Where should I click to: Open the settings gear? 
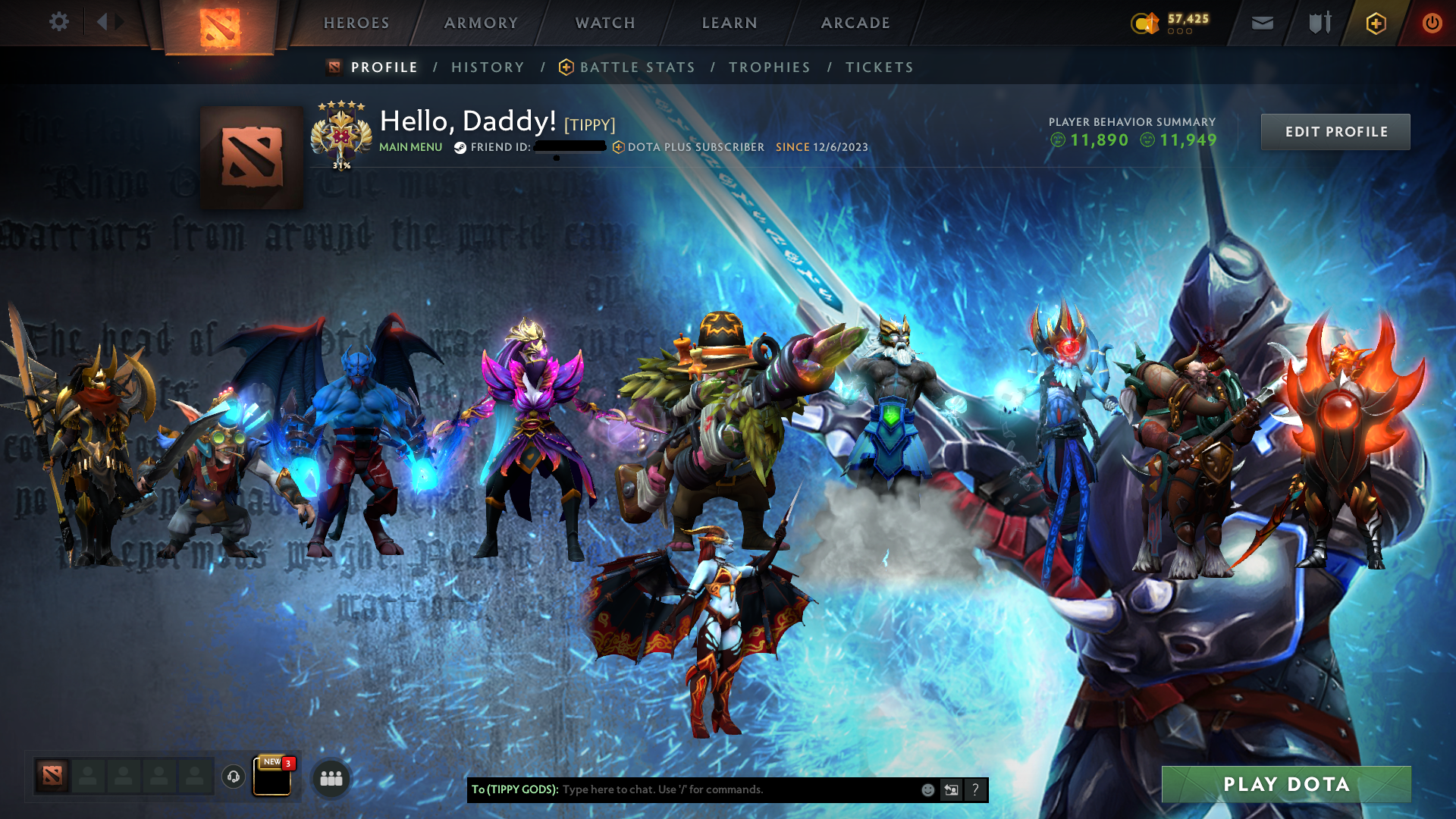(59, 22)
